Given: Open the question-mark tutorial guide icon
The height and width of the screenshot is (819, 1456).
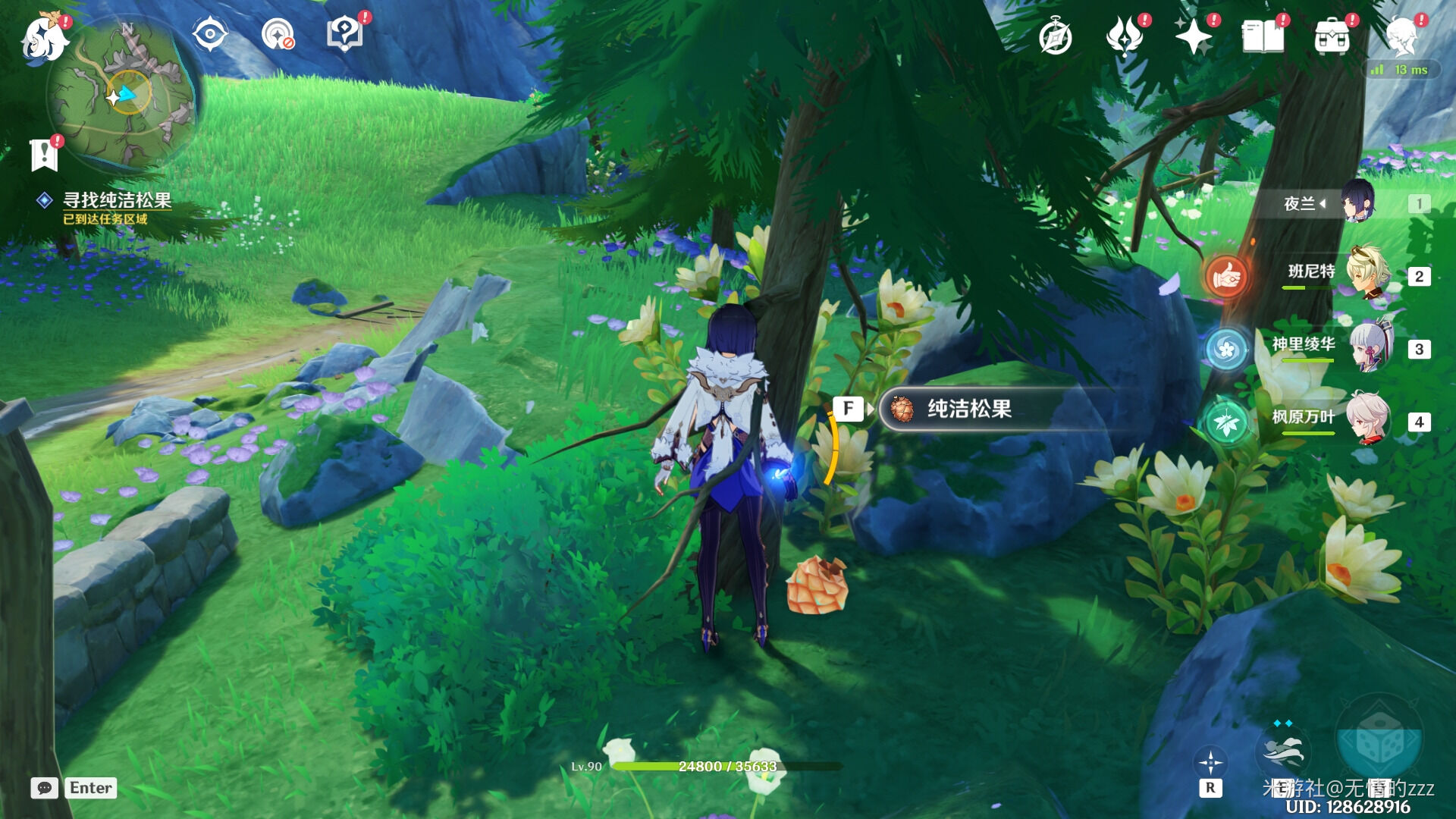Looking at the screenshot, I should tap(345, 34).
